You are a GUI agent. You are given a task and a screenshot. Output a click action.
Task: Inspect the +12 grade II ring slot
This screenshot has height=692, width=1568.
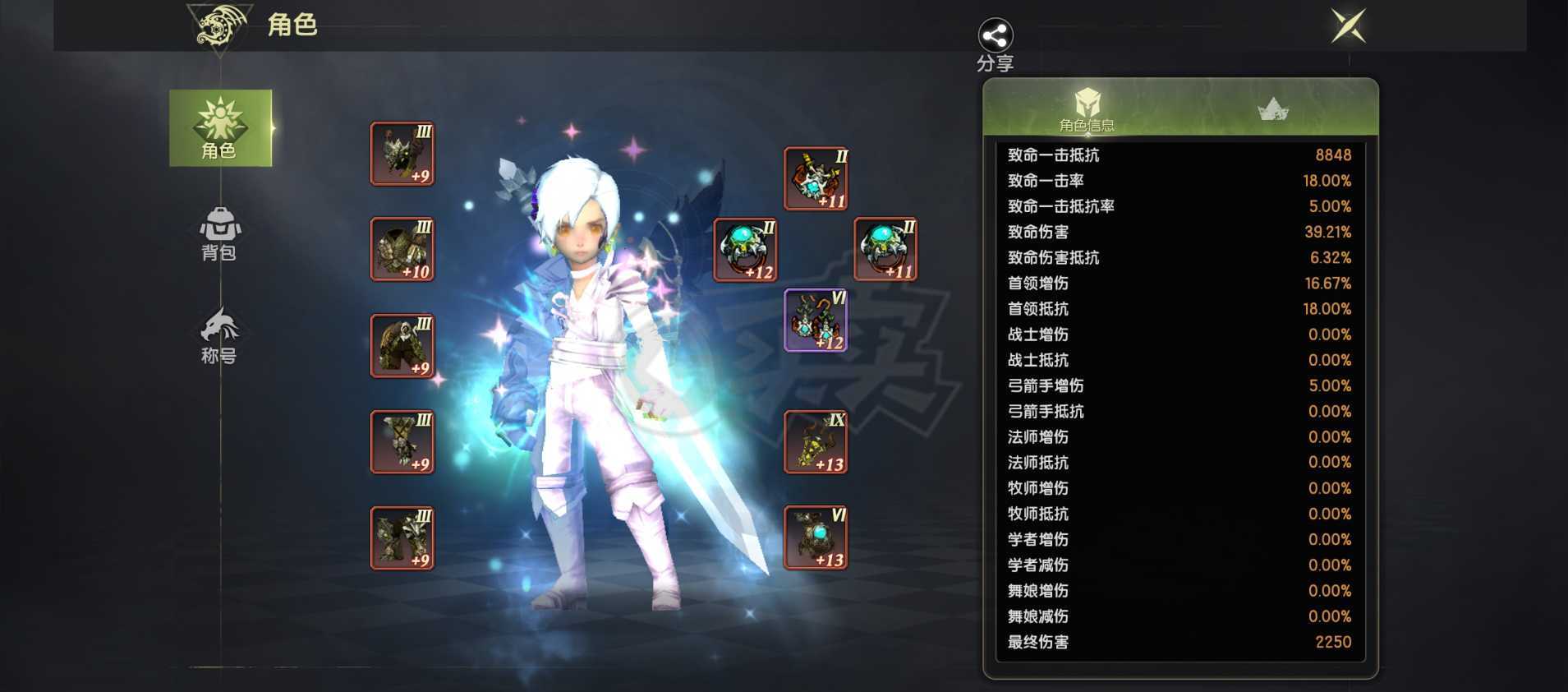click(744, 247)
